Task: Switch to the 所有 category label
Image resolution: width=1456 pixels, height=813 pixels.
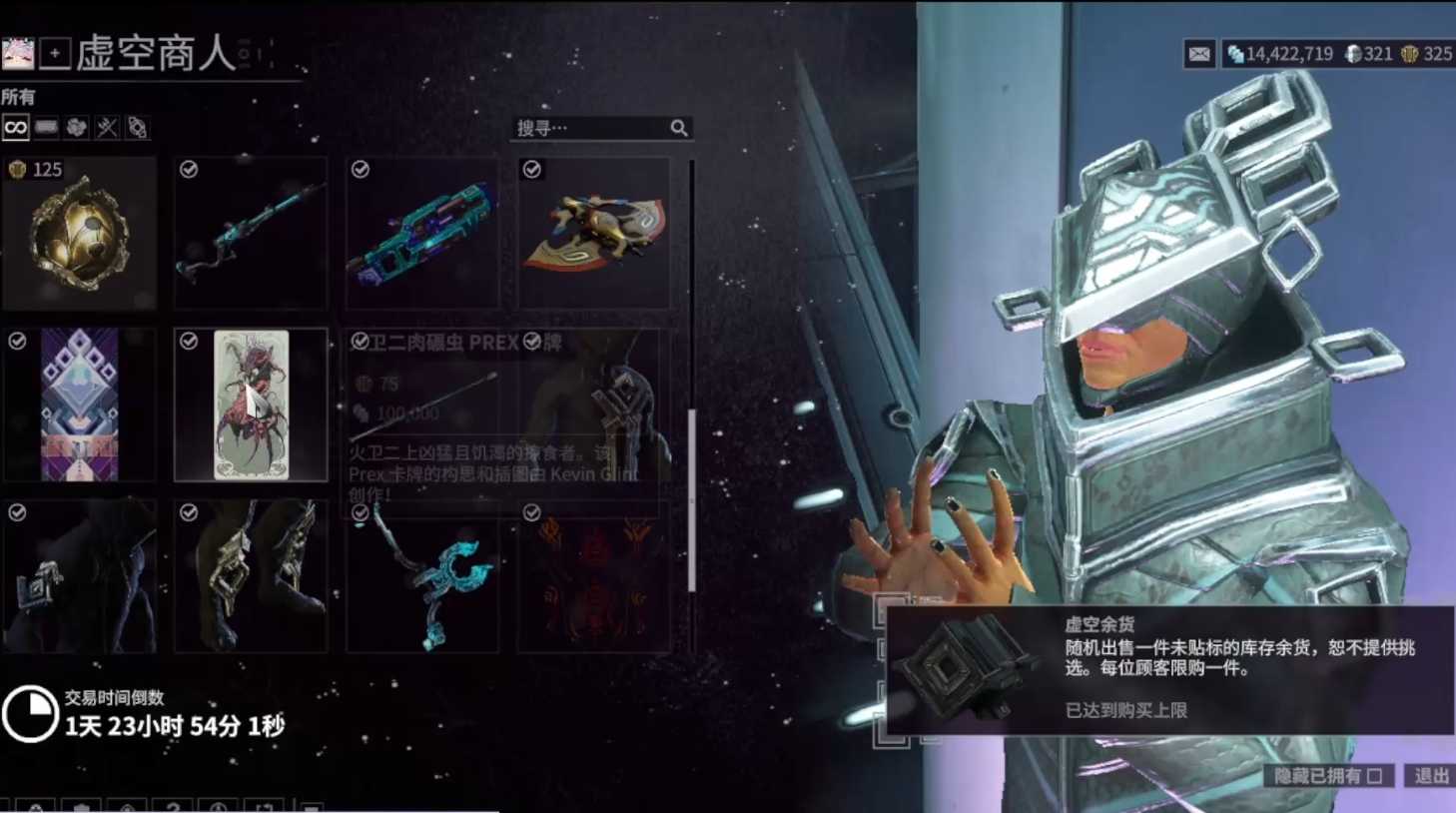Action: (18, 97)
